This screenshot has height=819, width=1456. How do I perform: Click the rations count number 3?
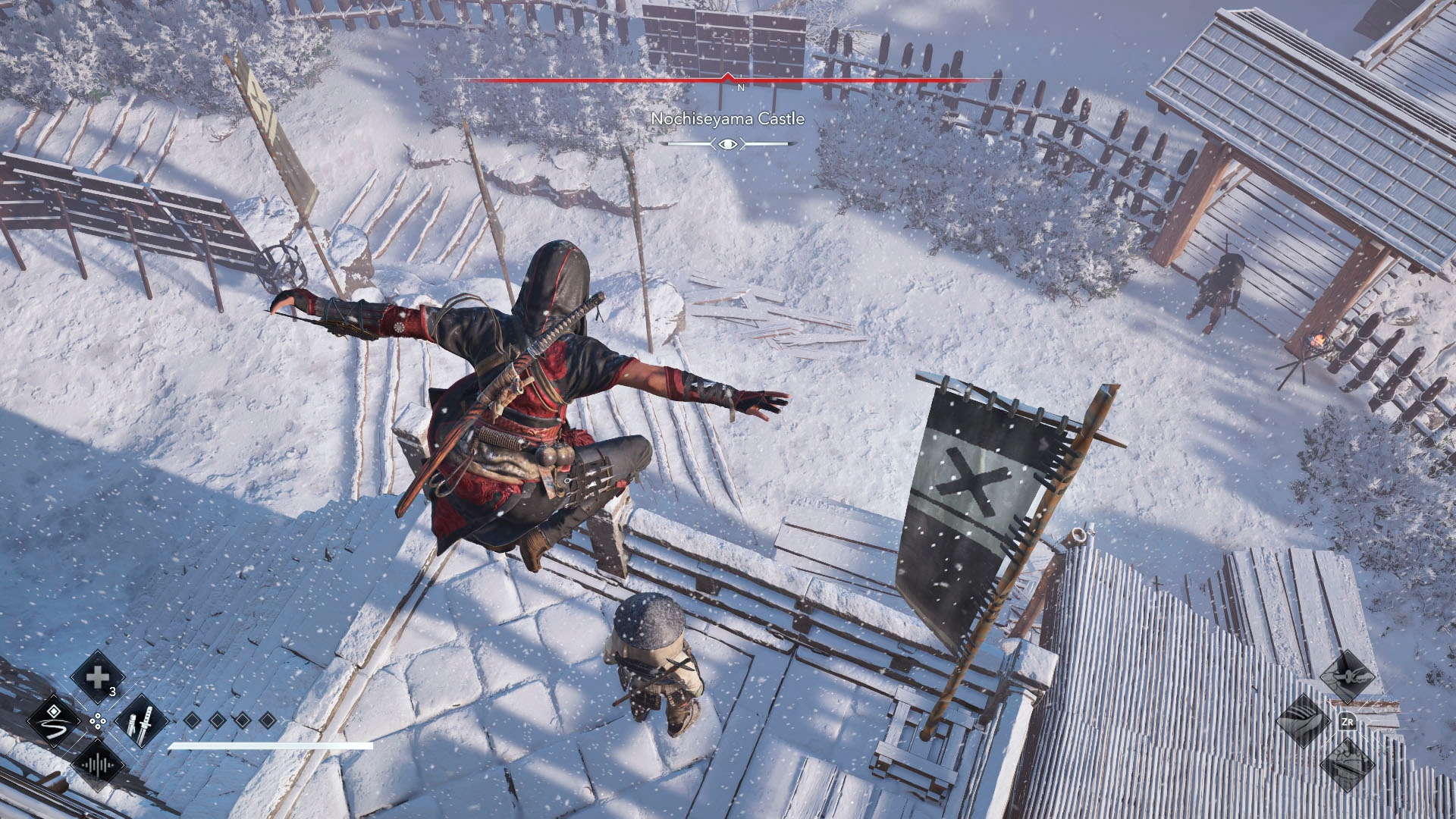[112, 691]
